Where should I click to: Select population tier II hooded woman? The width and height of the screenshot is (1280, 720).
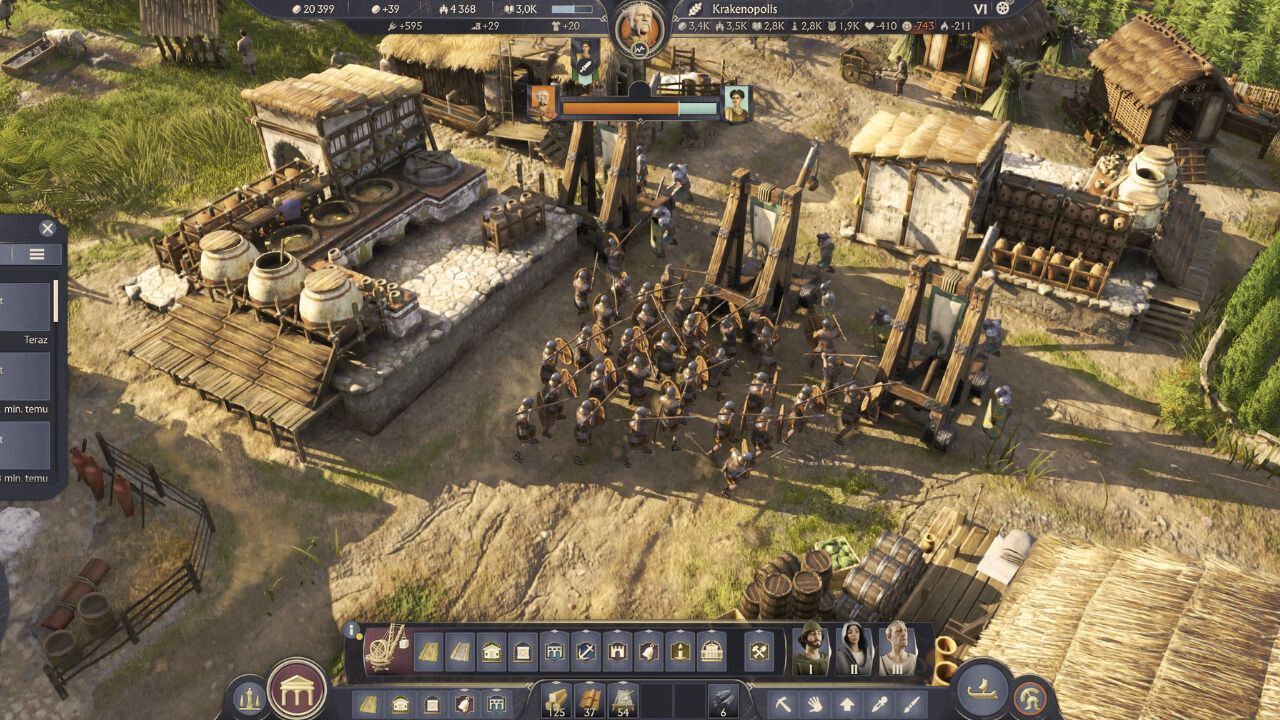click(855, 650)
